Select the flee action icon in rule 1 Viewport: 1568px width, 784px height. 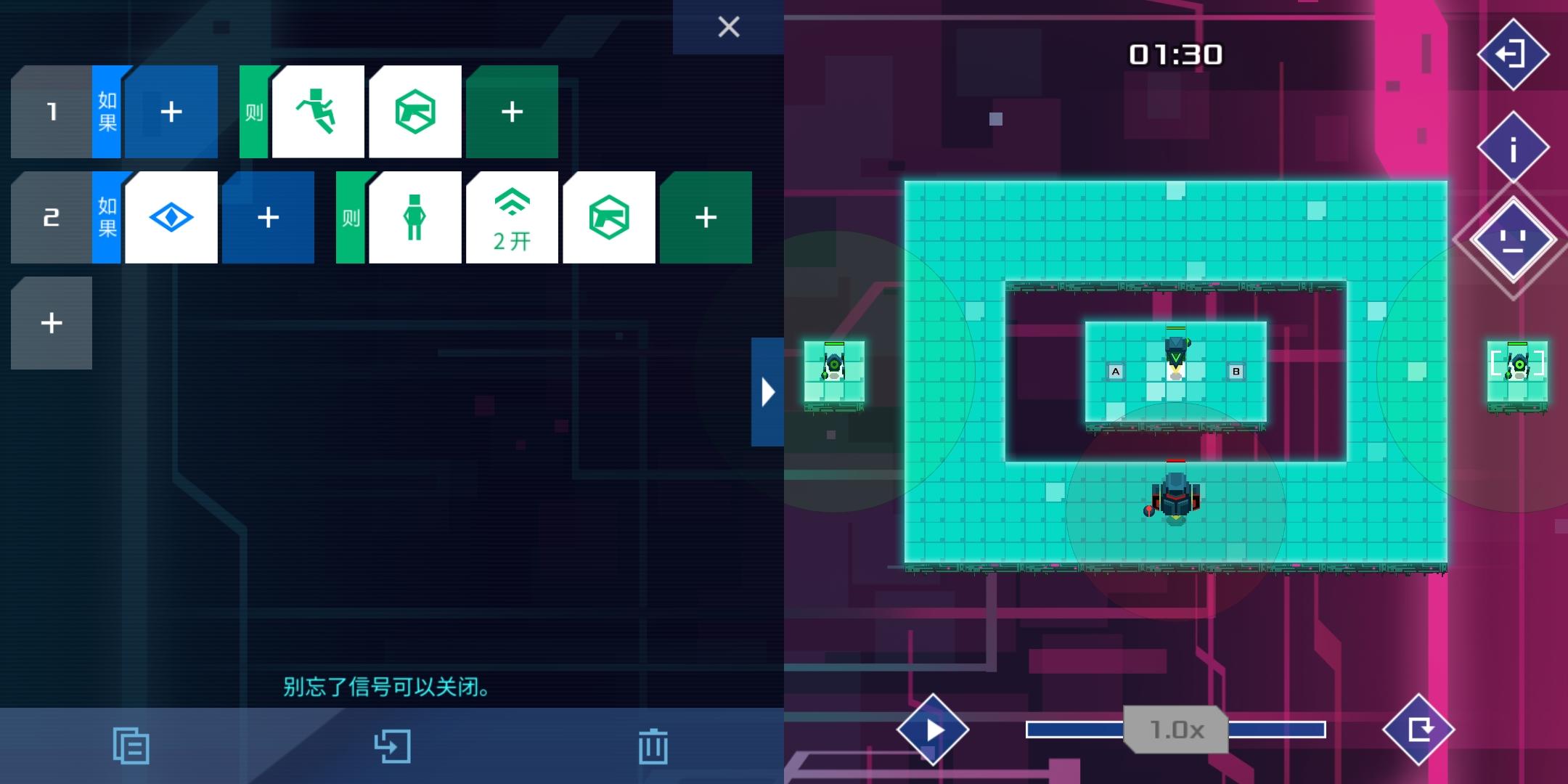pyautogui.click(x=317, y=113)
